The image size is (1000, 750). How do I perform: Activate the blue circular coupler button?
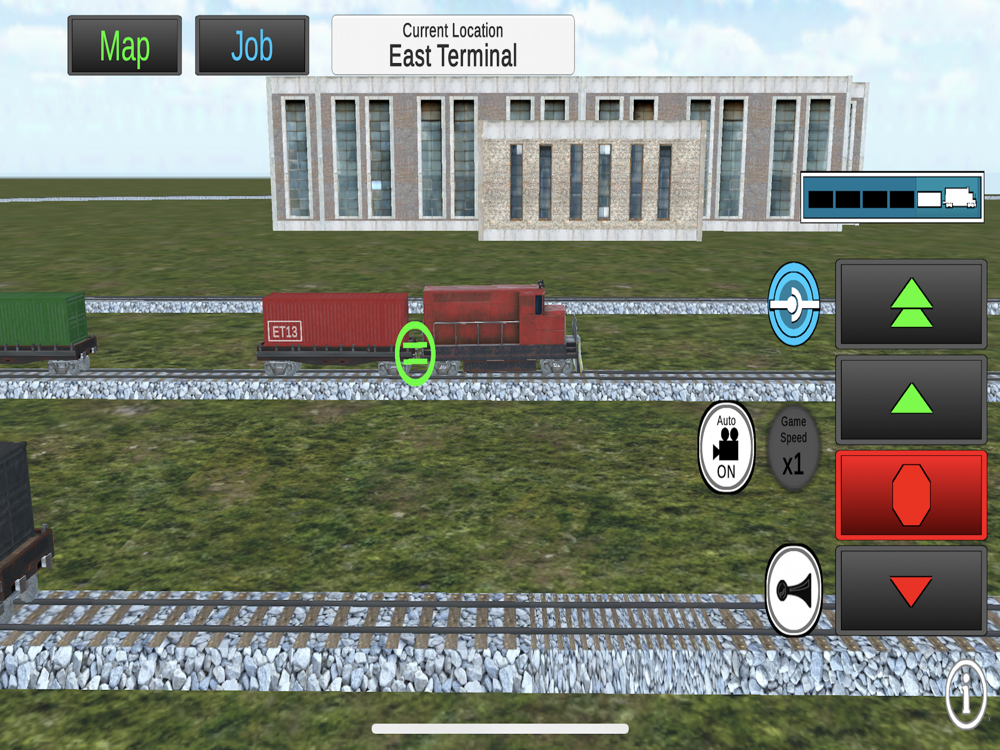click(x=794, y=303)
